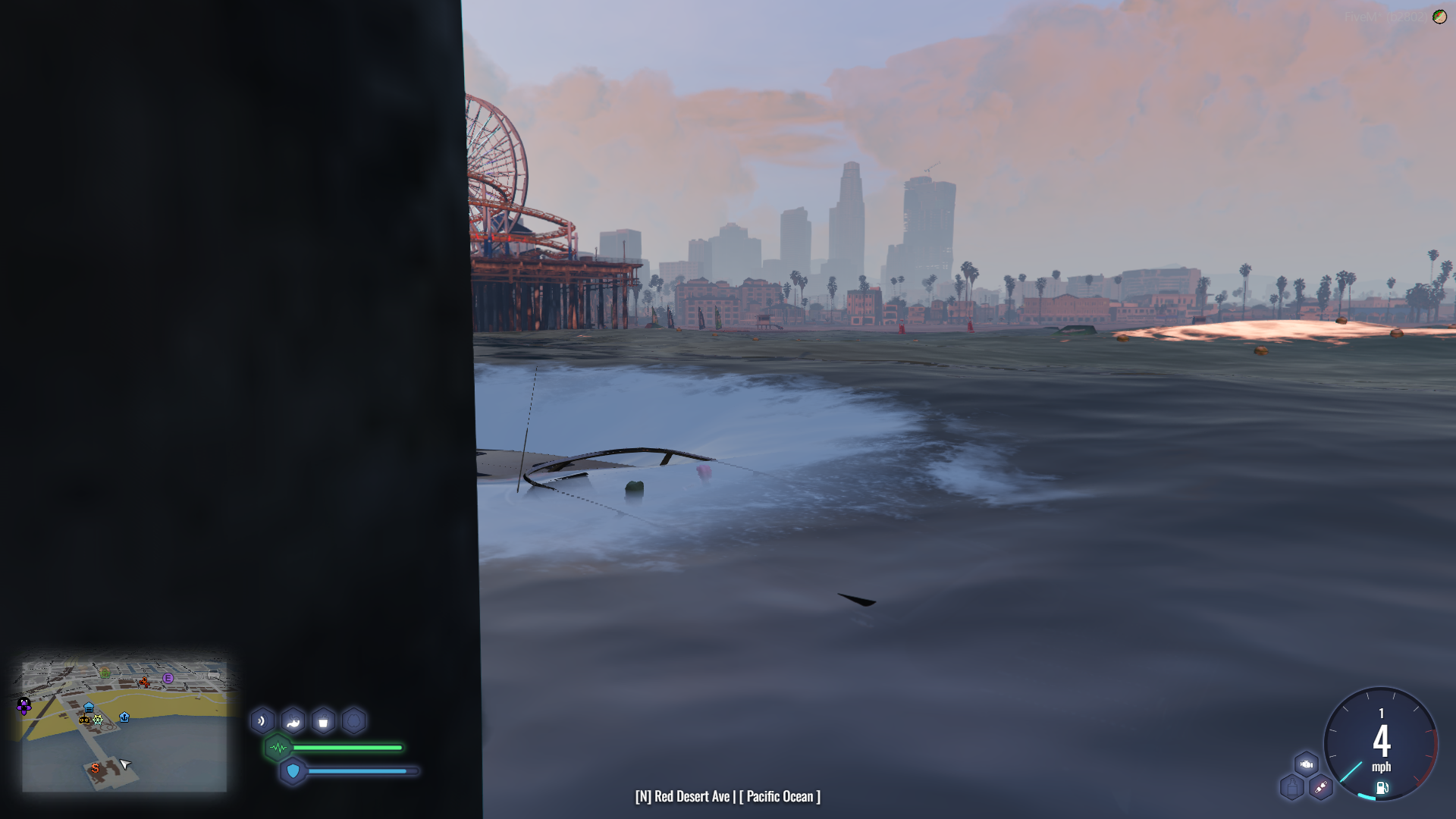
Task: Select the green house blip on minimap
Action: tap(105, 673)
